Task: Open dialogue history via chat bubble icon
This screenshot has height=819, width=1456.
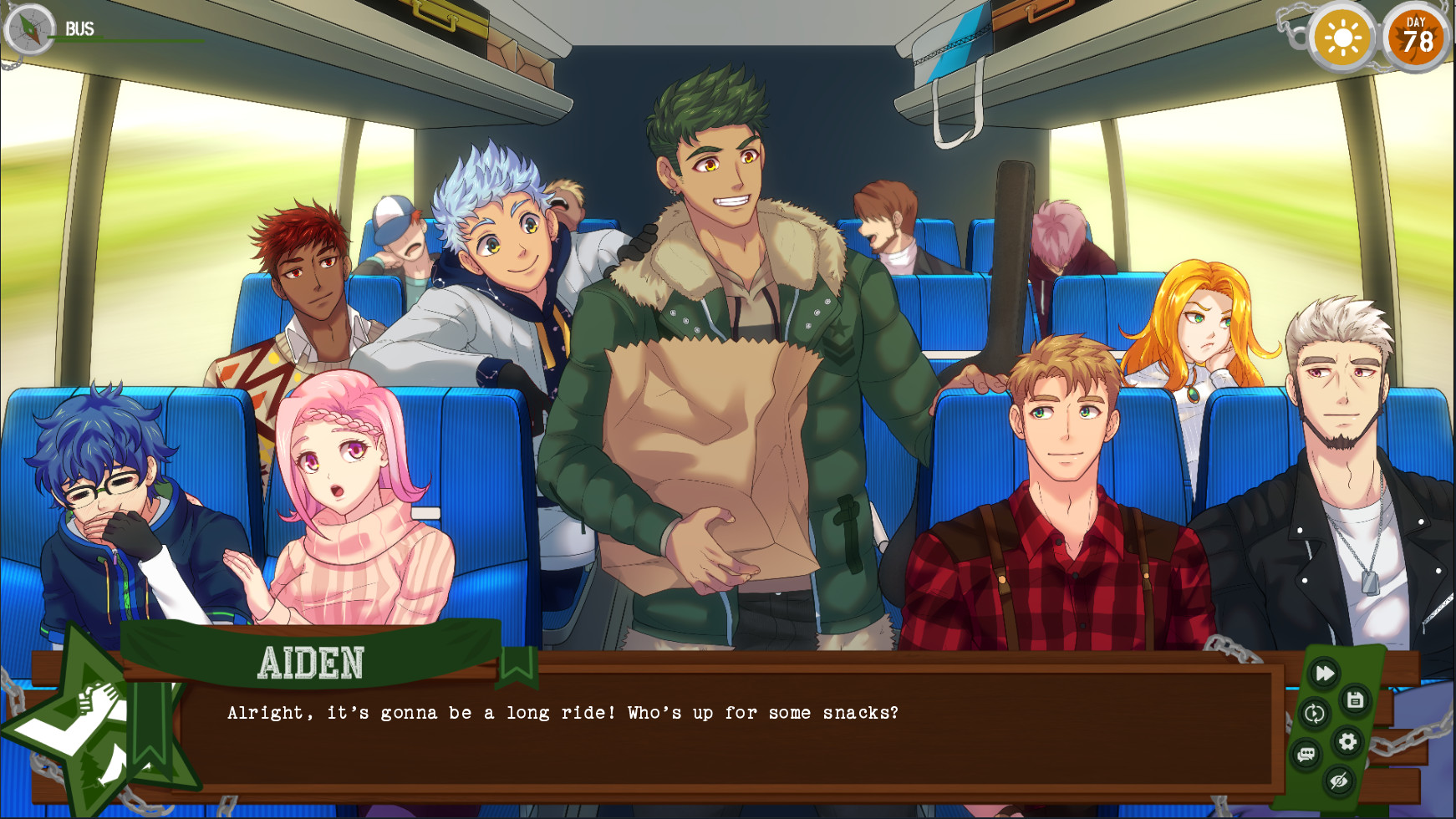Action: pyautogui.click(x=1306, y=752)
